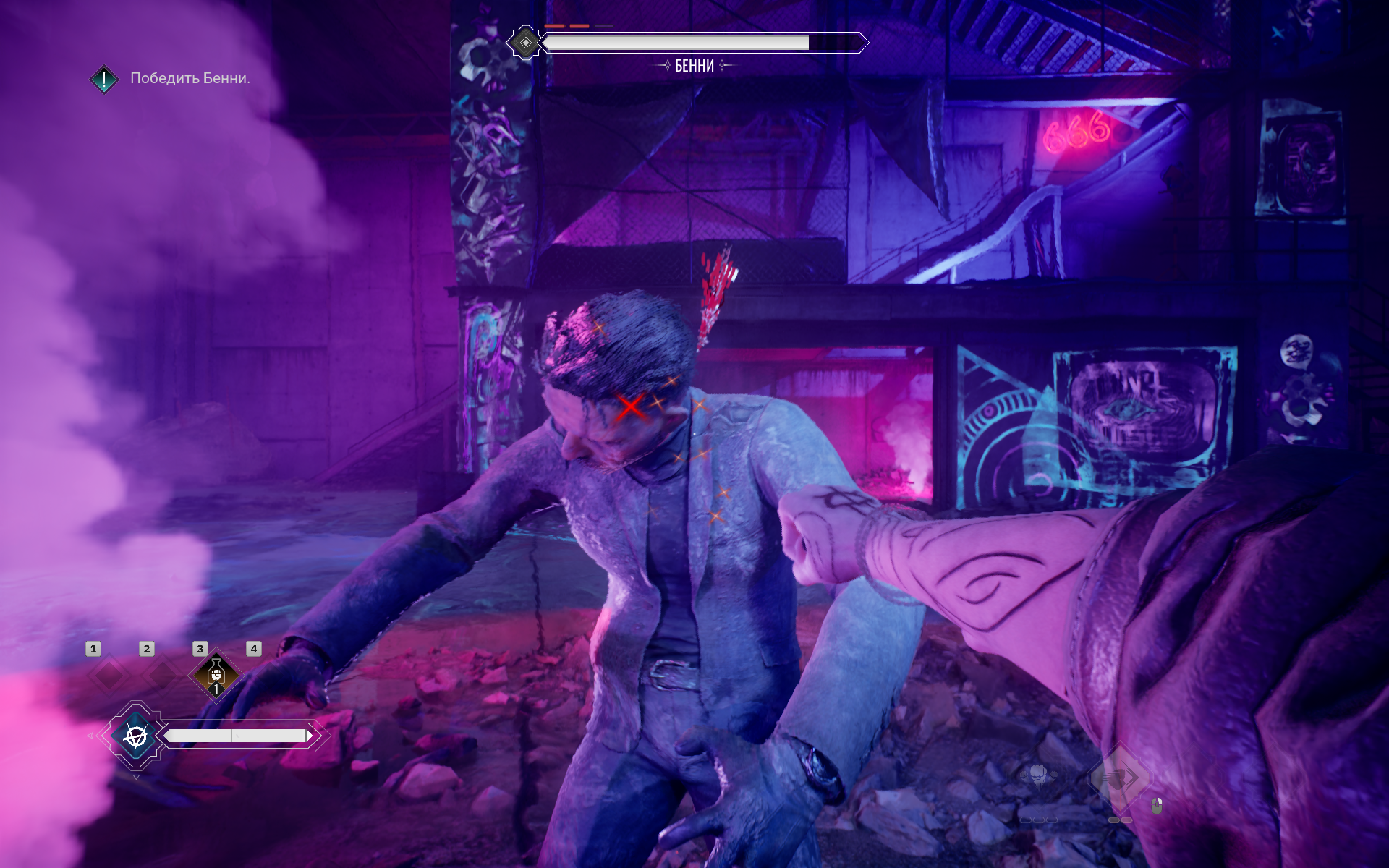
Task: Select the "Победить Бенни" objective tracker
Action: 190,78
